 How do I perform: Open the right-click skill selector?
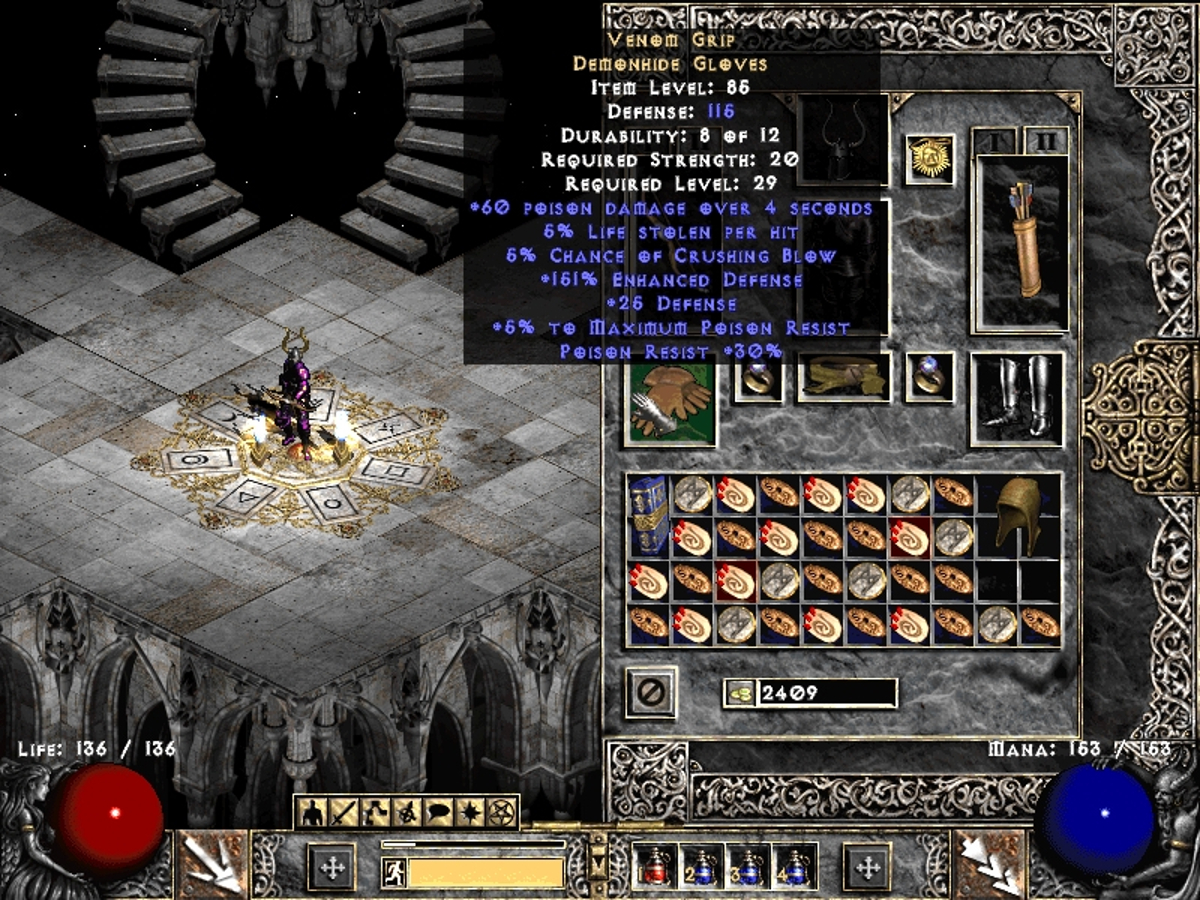[990, 864]
